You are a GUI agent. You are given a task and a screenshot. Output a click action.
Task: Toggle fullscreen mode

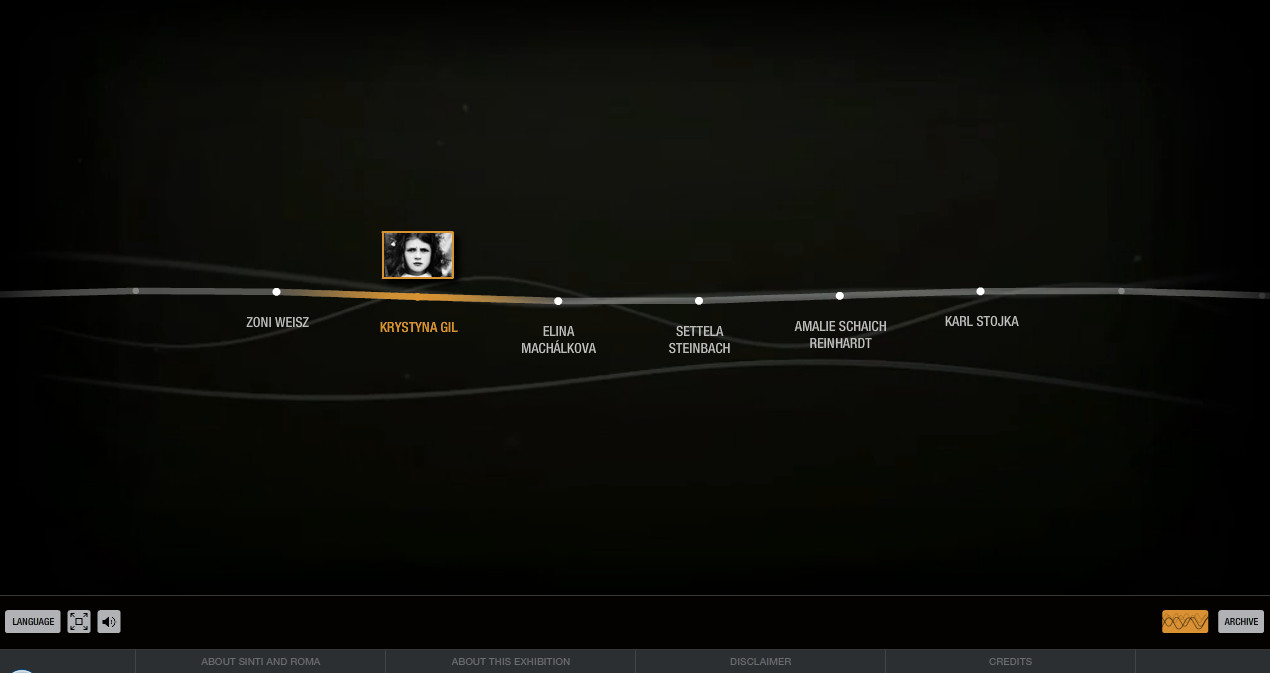(x=79, y=622)
